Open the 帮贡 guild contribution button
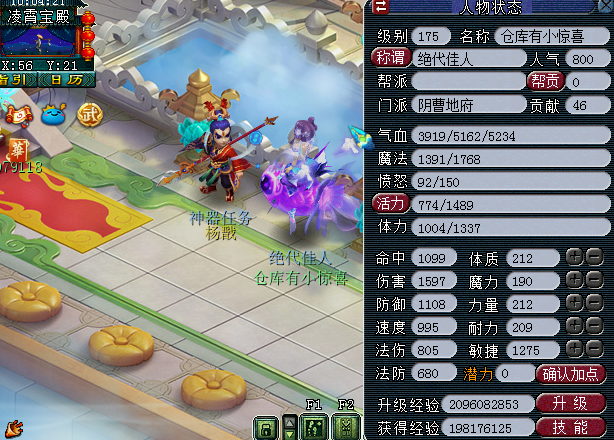The image size is (614, 440). coord(545,81)
